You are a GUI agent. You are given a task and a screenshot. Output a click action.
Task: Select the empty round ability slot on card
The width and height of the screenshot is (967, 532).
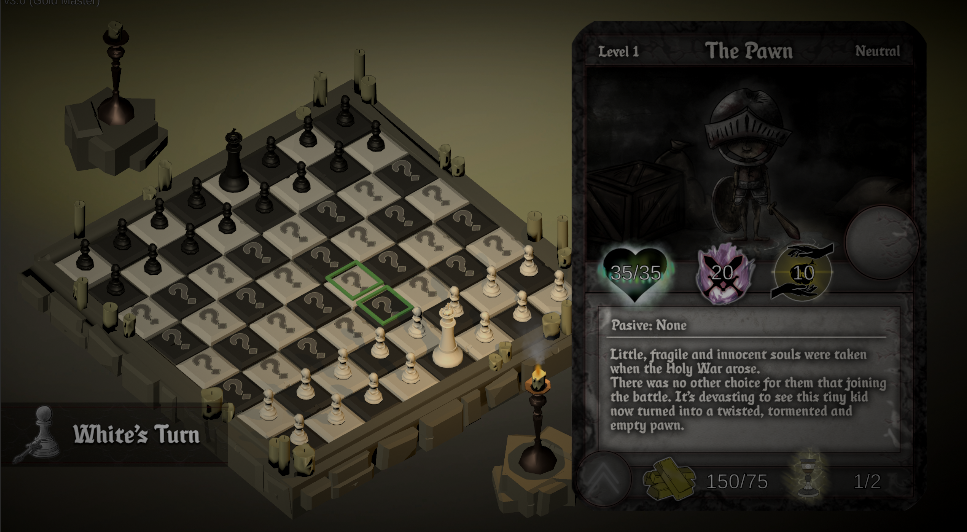tap(881, 242)
